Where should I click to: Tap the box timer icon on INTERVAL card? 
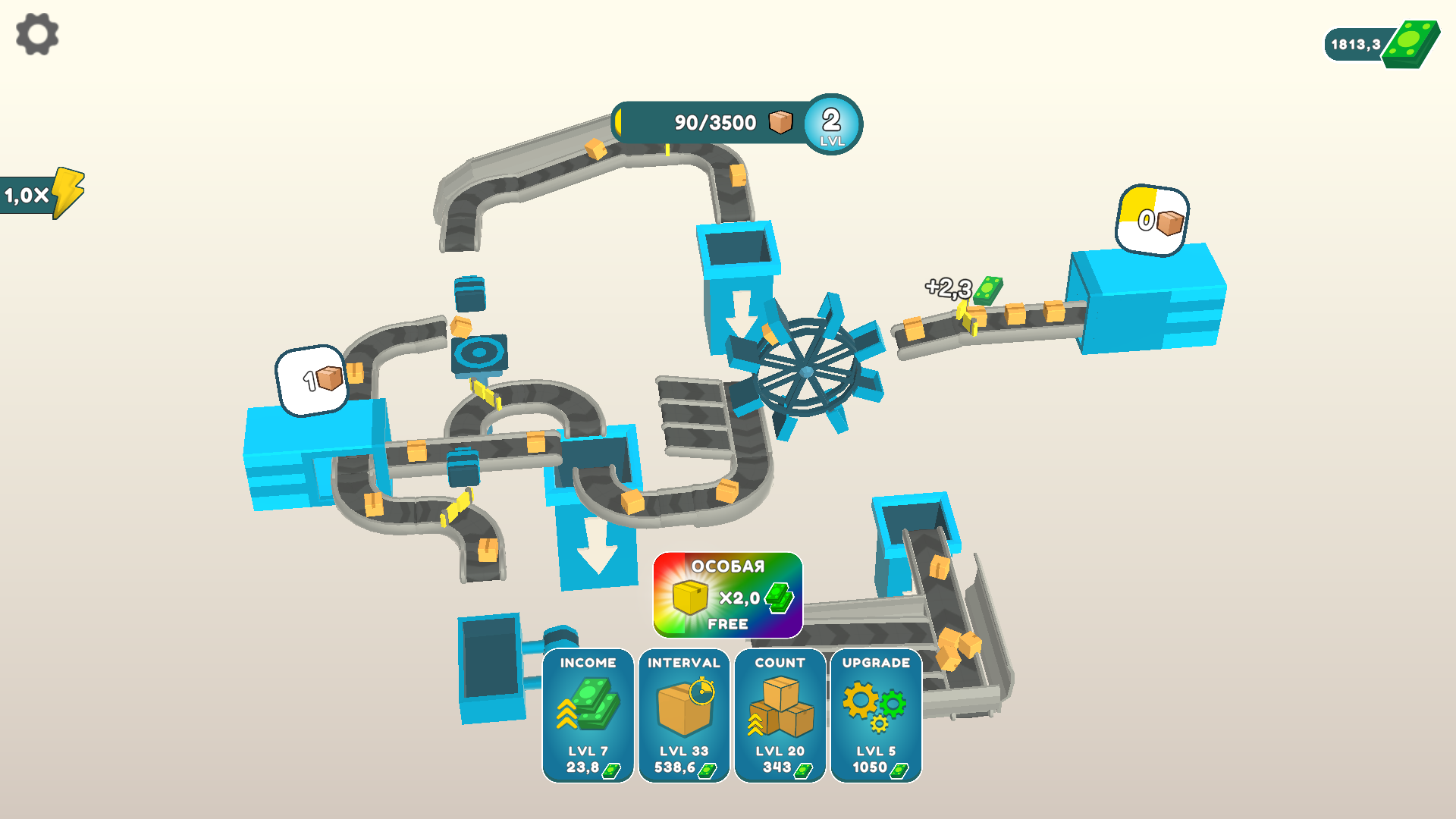[683, 705]
